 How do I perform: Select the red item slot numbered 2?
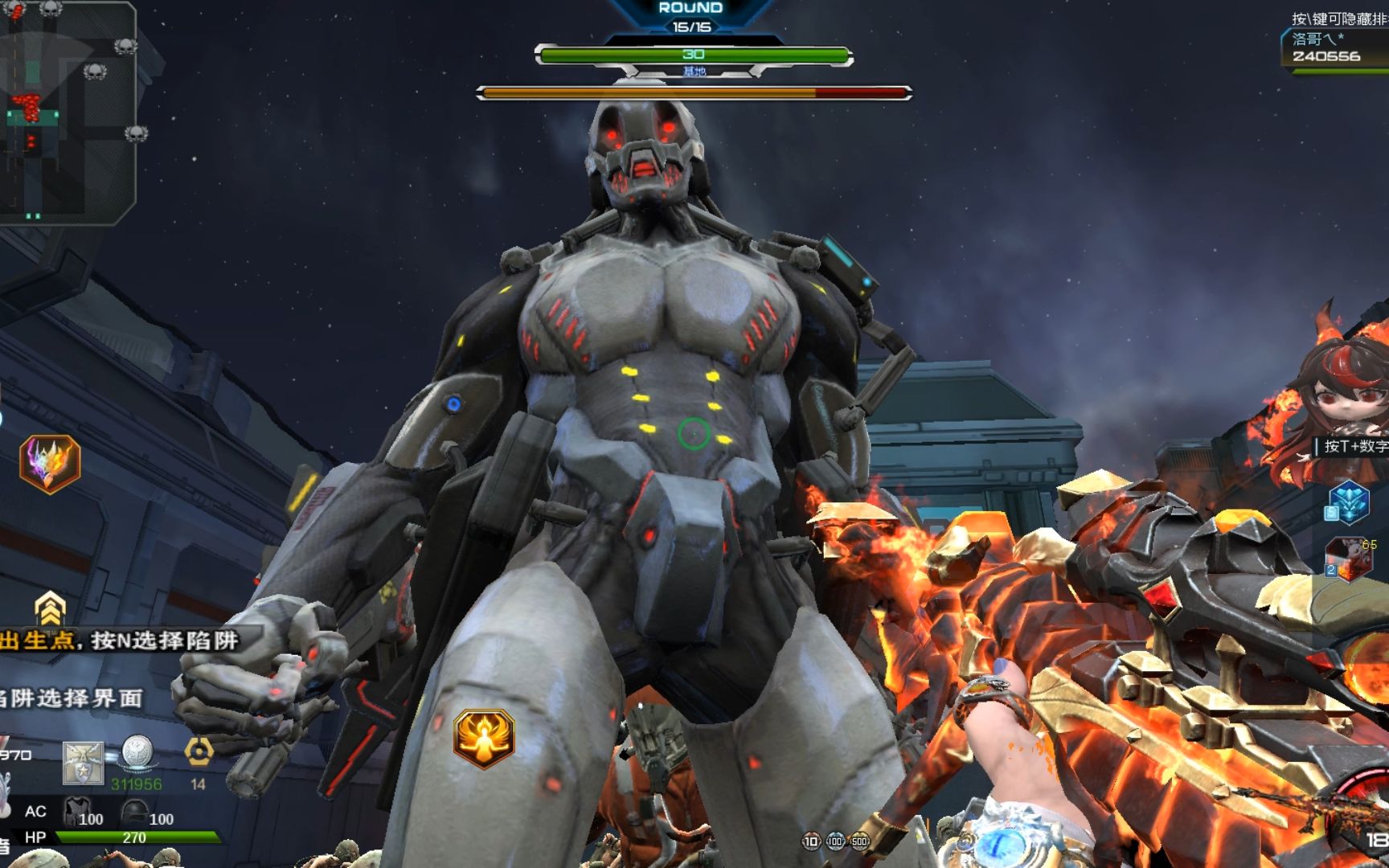(1349, 558)
